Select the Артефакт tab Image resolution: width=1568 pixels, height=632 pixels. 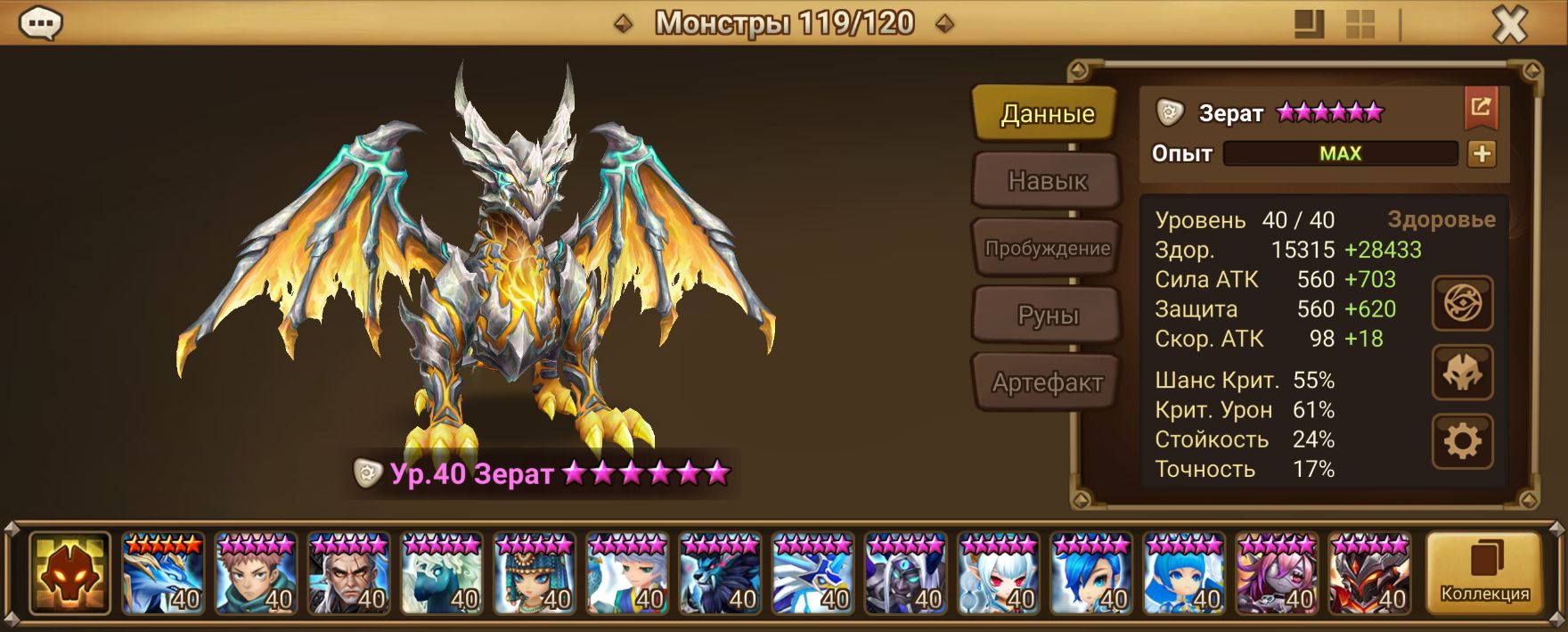[1046, 382]
